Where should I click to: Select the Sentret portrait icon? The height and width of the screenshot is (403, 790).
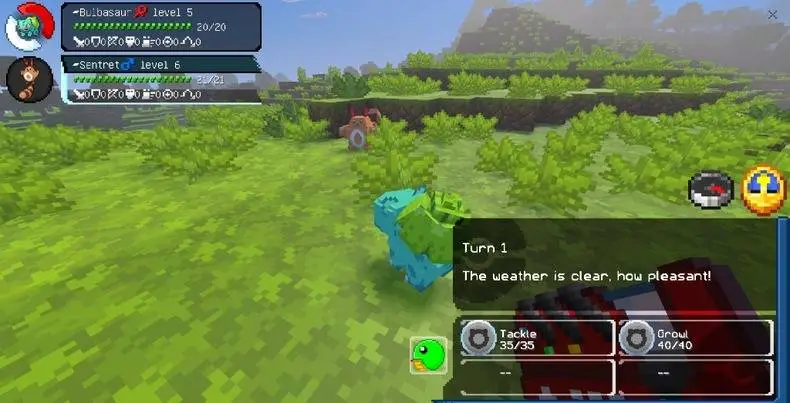28,79
